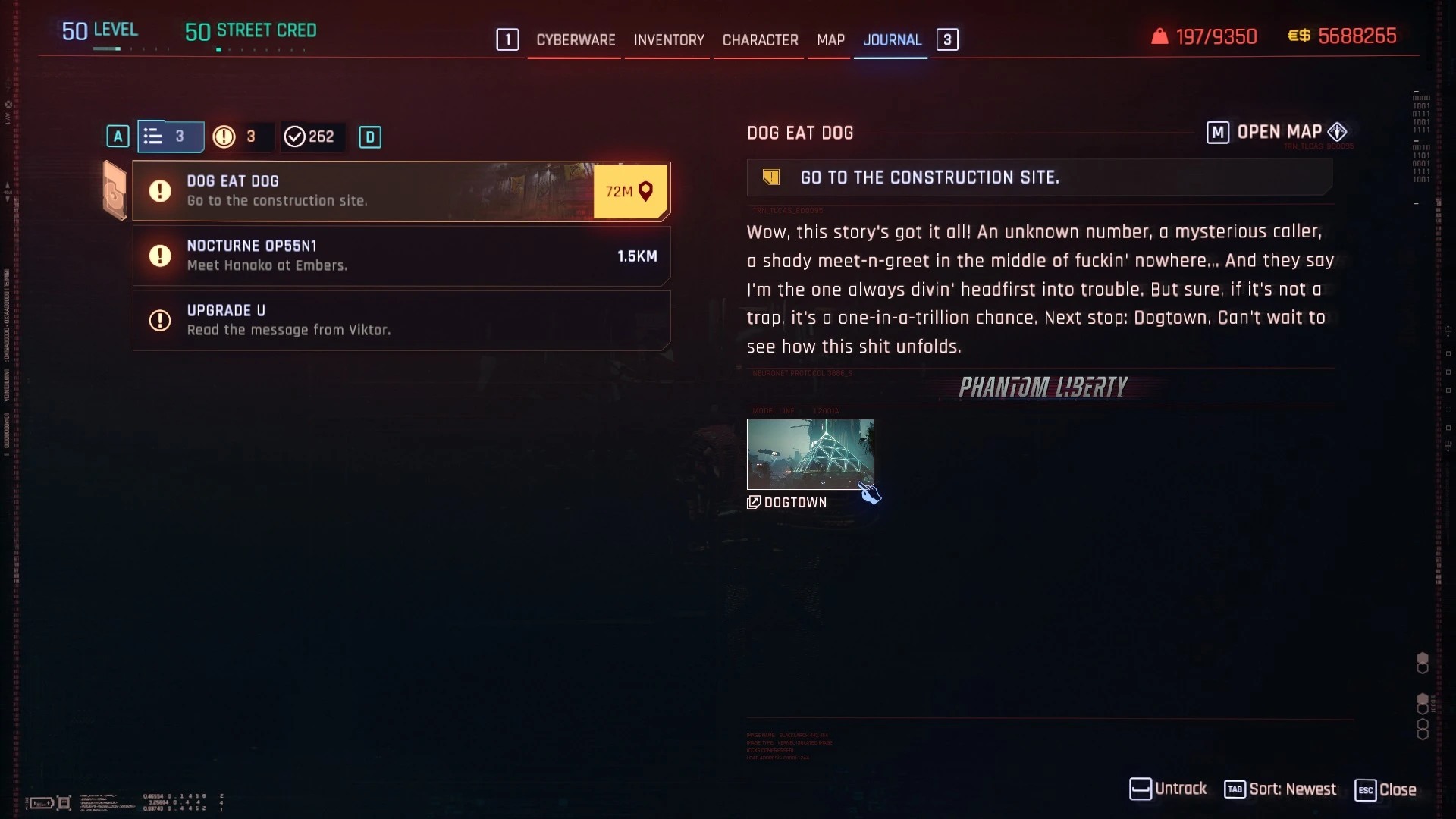Viewport: 1456px width, 819px height.
Task: Select the Journal tab
Action: coord(892,40)
